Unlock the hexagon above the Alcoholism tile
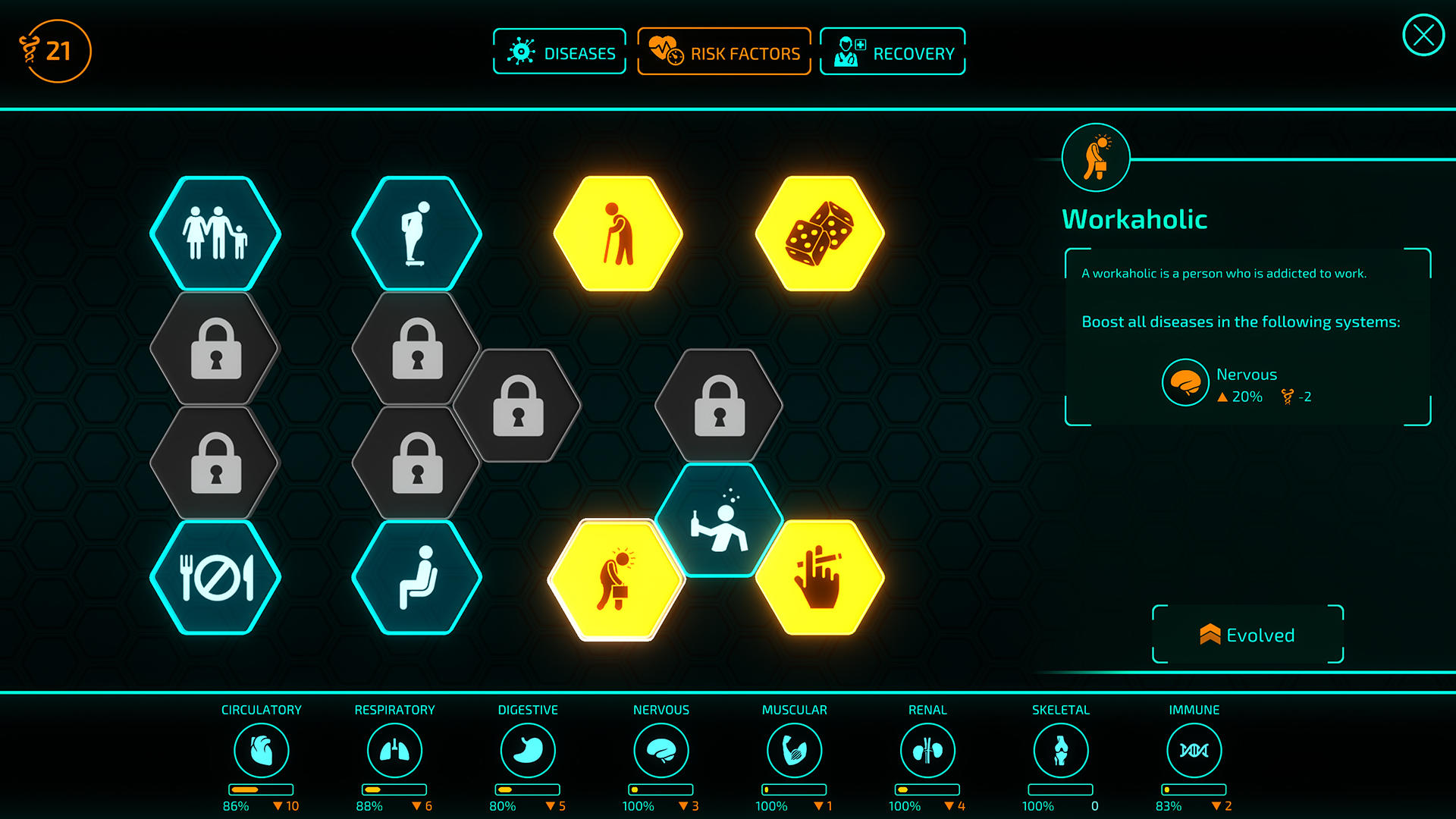 tap(719, 406)
